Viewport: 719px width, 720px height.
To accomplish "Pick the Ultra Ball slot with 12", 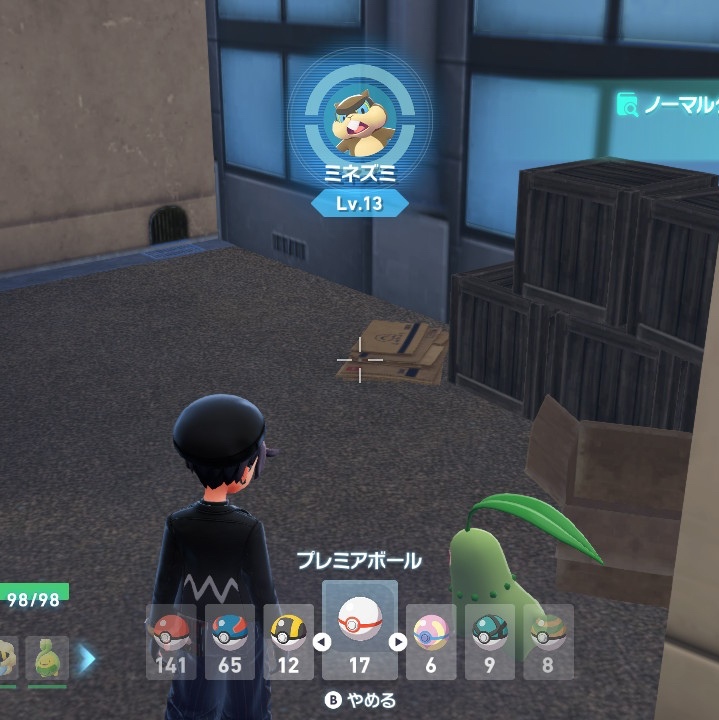I will (x=289, y=641).
